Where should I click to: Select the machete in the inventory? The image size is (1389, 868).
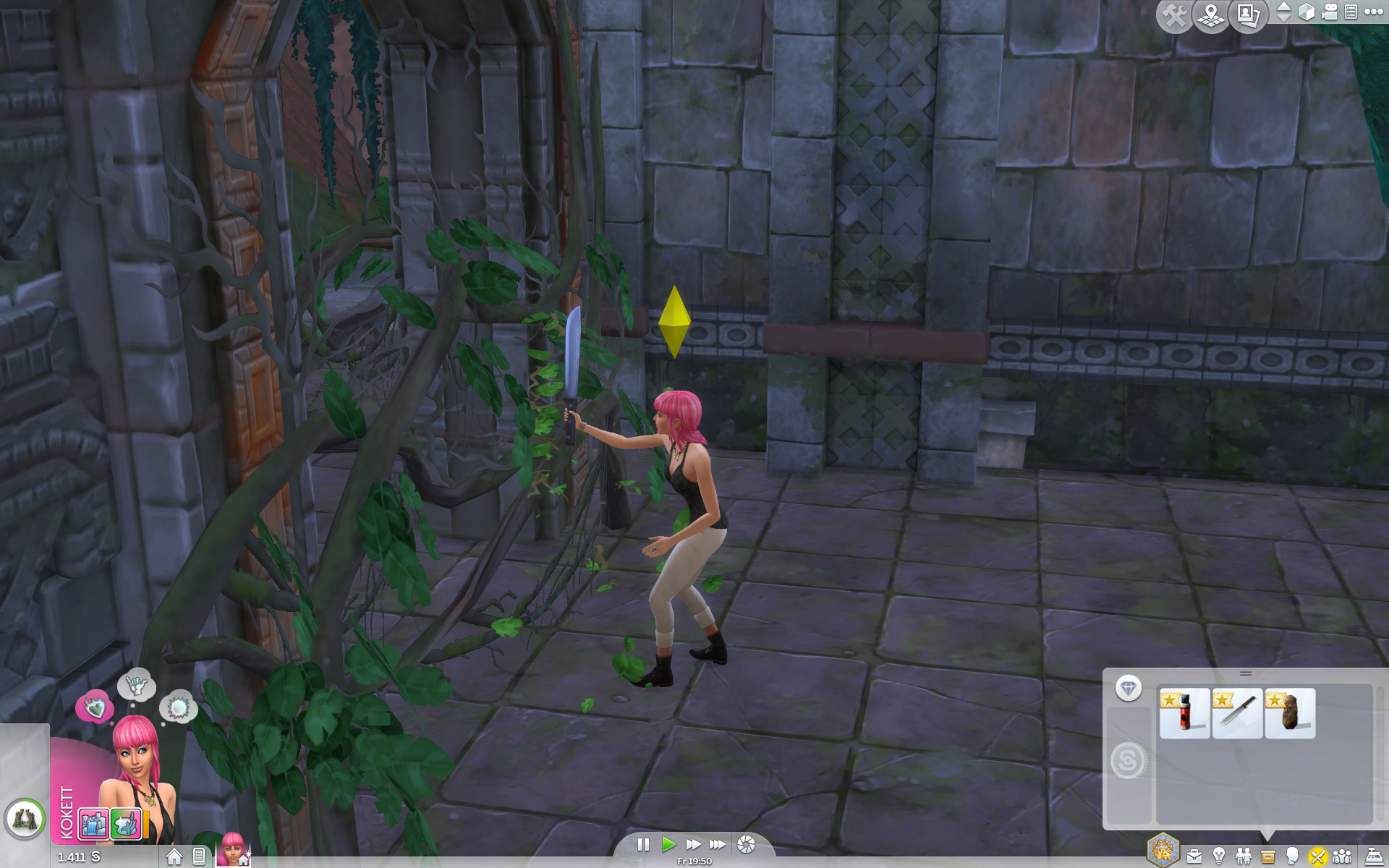(1238, 713)
